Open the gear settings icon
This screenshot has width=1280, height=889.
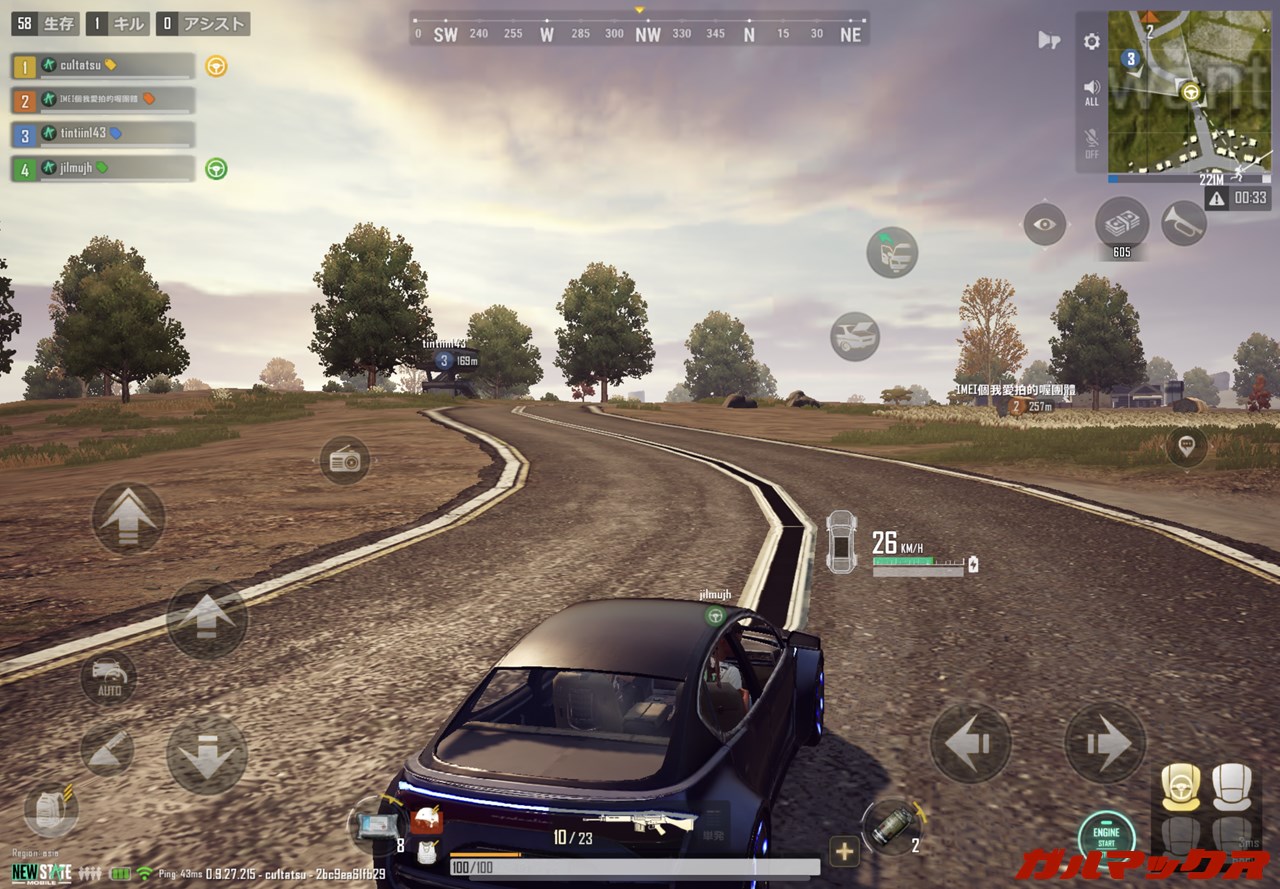coord(1091,42)
